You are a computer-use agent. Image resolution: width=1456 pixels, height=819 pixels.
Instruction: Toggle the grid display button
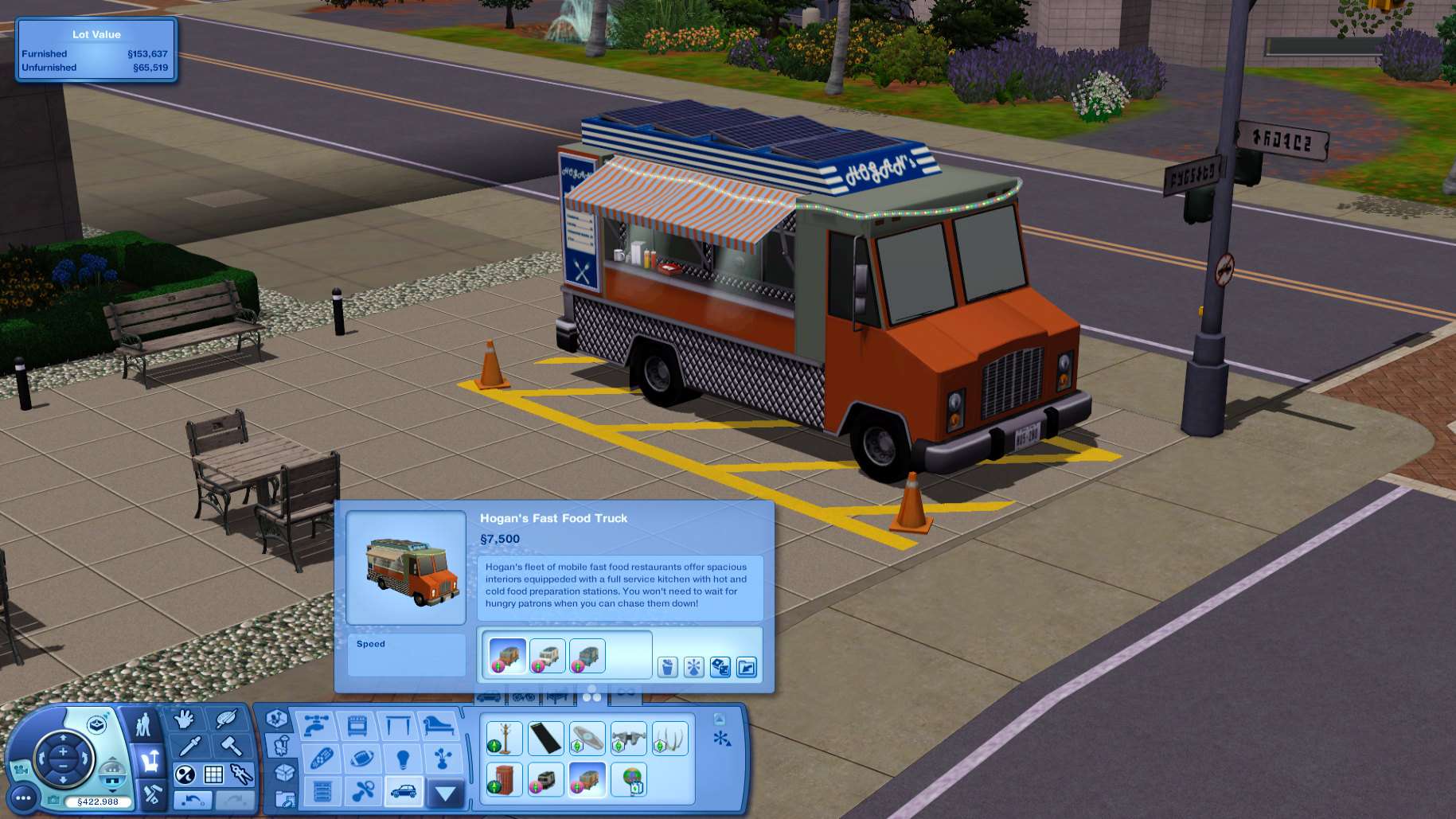click(213, 774)
